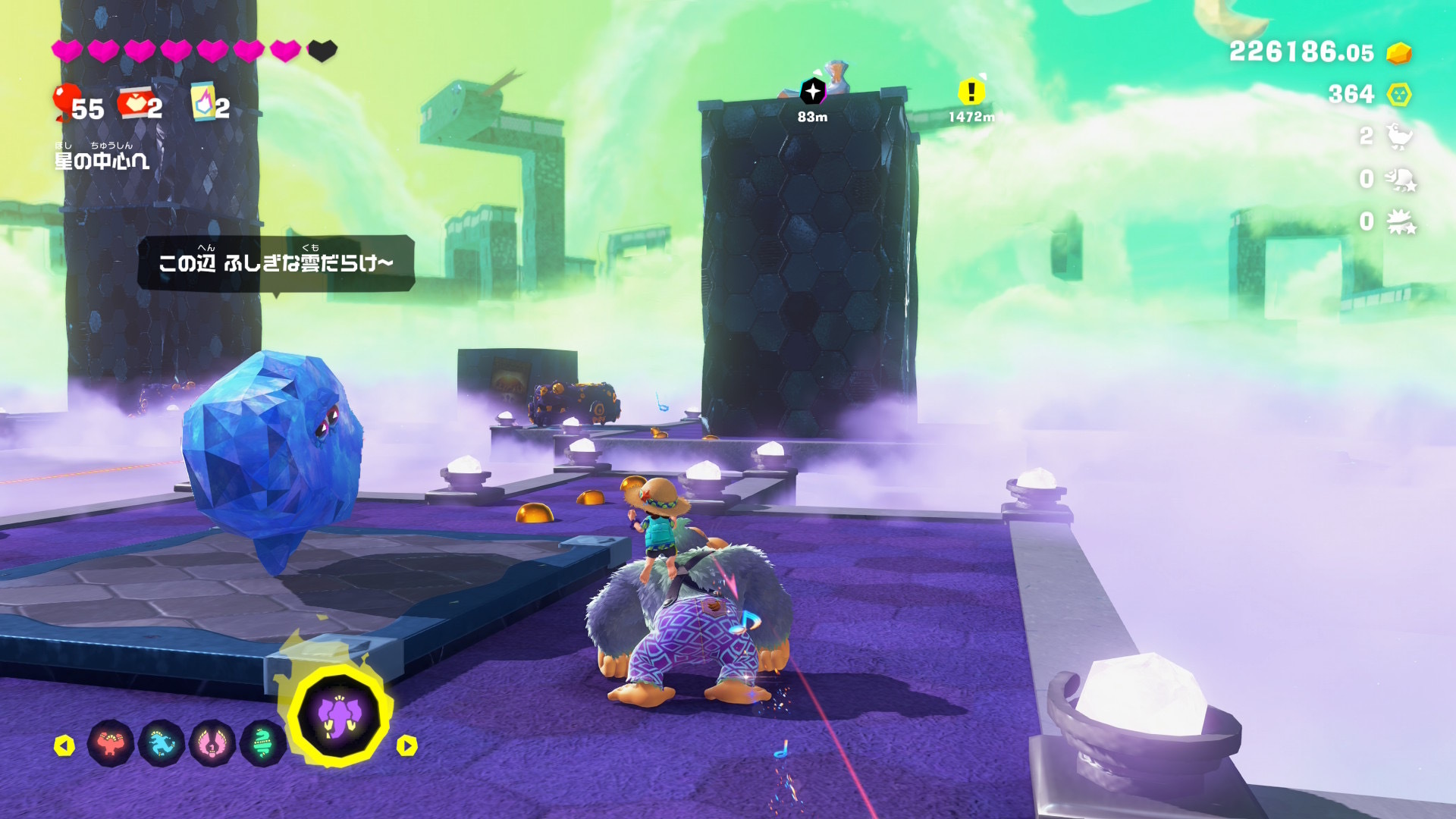Use the blue flame juice can item
Screen dimensions: 1456x819
[203, 102]
